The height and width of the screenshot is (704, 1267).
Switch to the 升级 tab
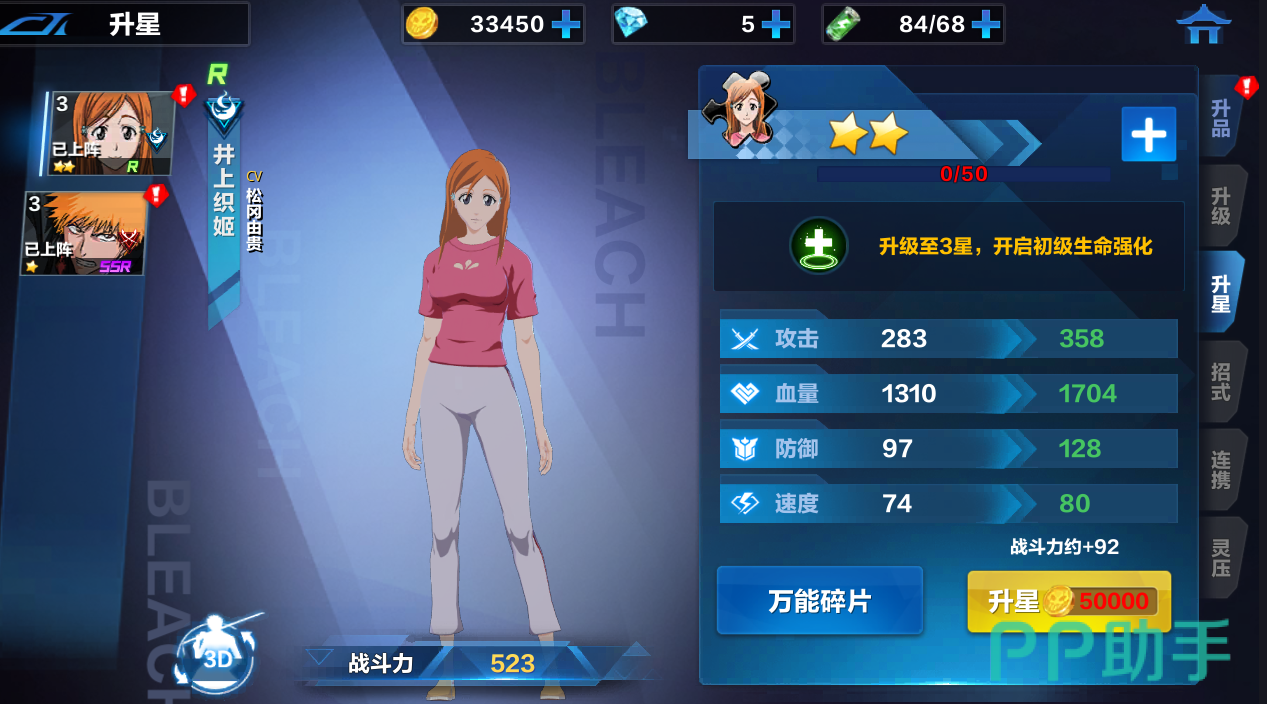(1221, 205)
